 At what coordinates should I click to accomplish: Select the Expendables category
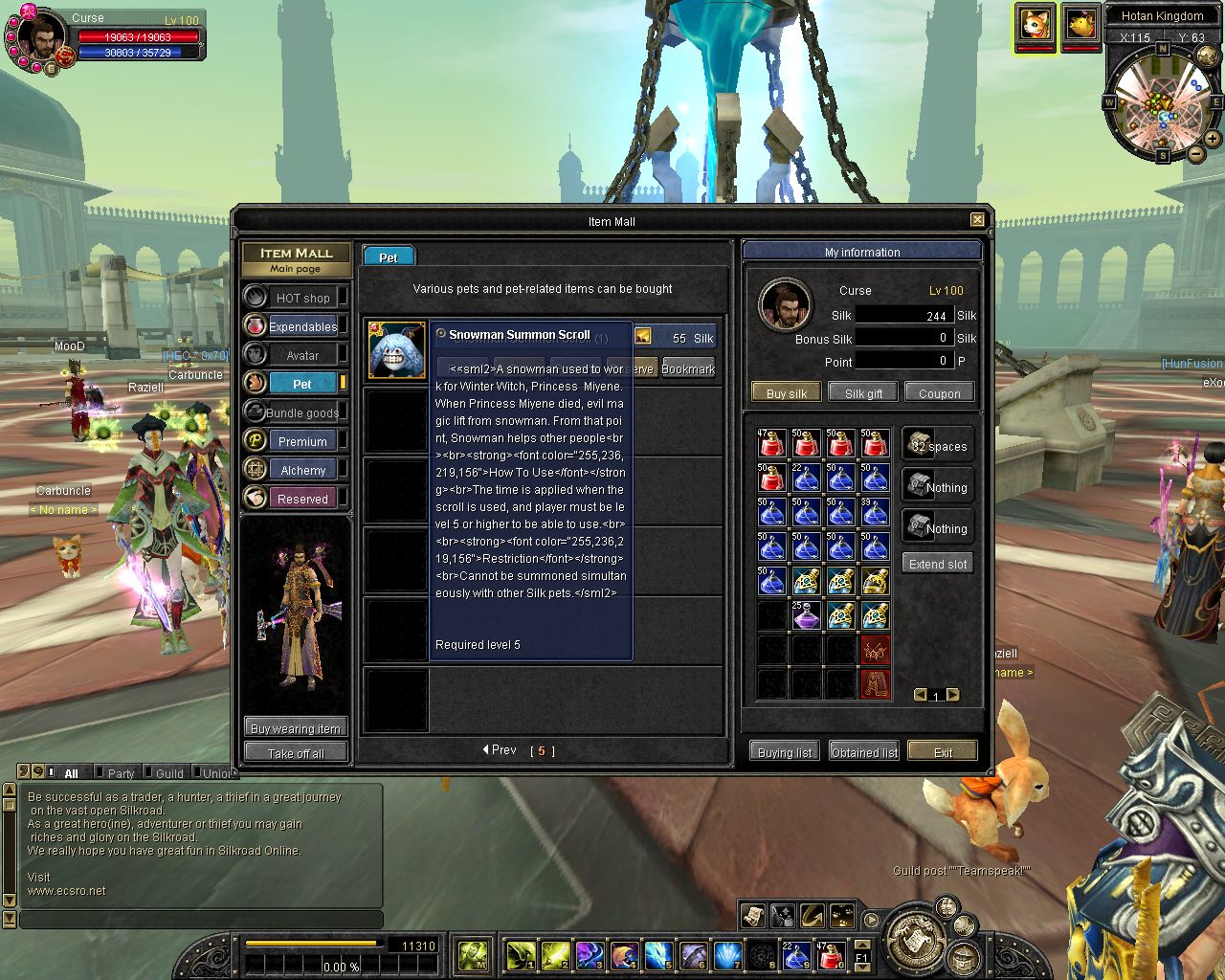[301, 326]
